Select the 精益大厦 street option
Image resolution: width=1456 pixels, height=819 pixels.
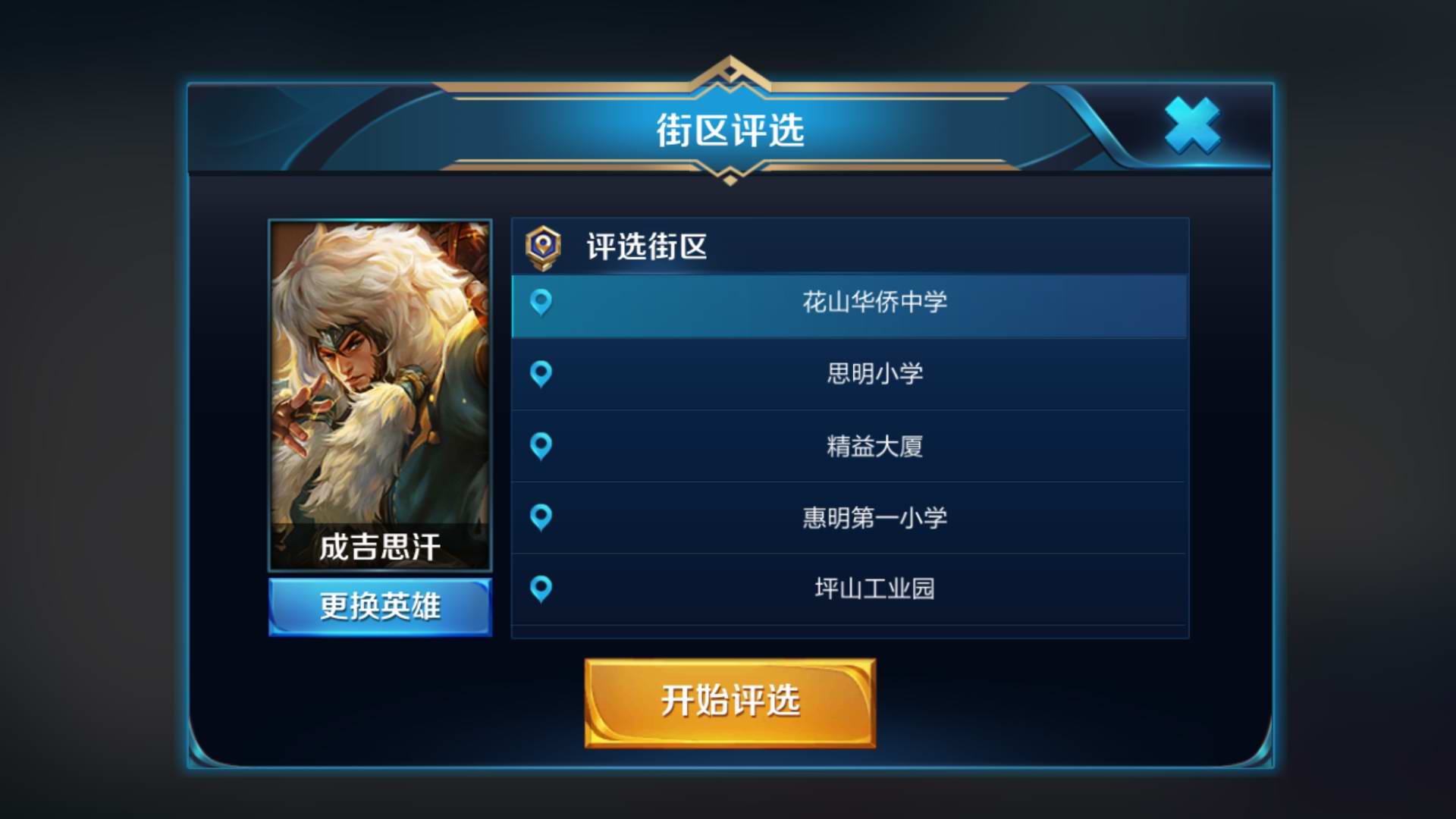(872, 446)
